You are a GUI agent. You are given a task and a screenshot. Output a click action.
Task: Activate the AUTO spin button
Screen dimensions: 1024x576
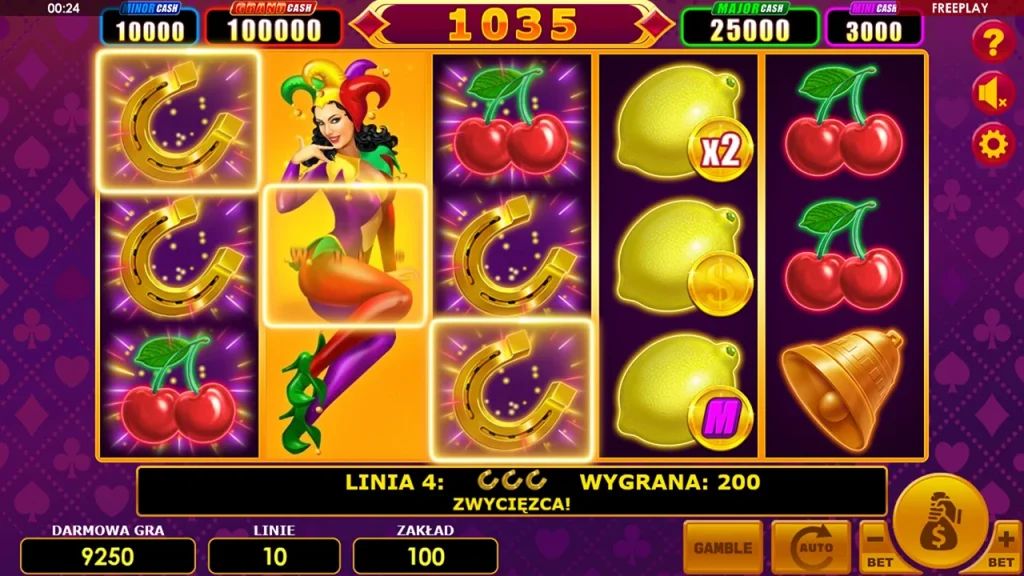coord(810,547)
